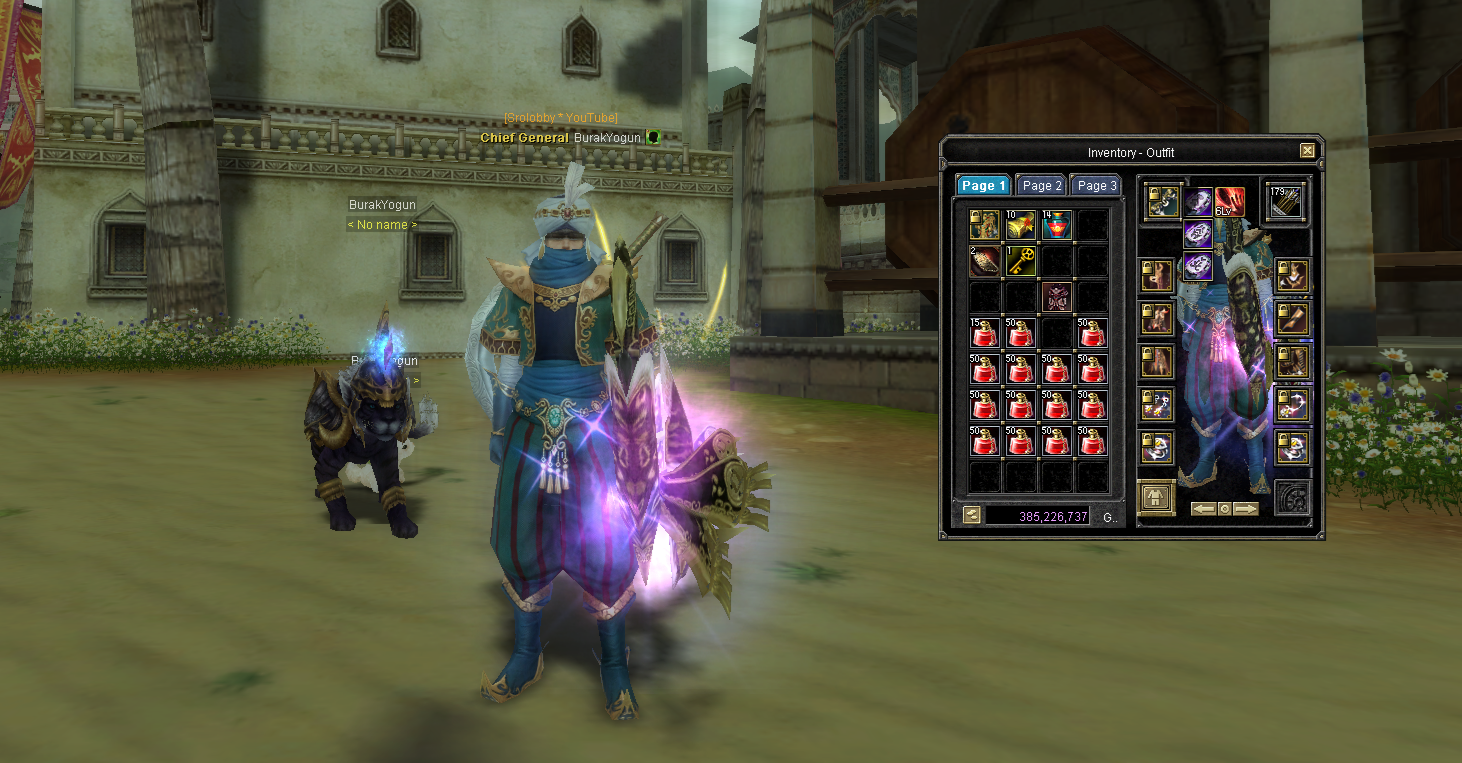Click the grey gear button in the equipment panel

click(1292, 498)
